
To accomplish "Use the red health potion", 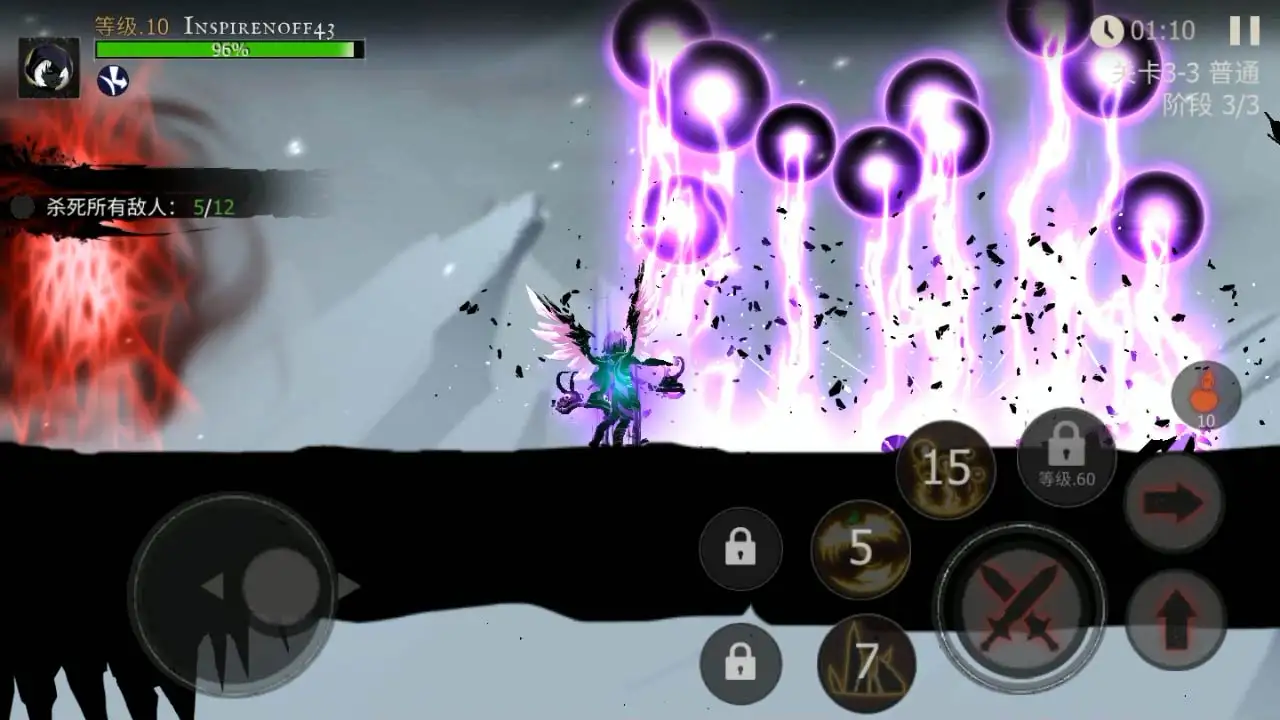I will (1206, 395).
